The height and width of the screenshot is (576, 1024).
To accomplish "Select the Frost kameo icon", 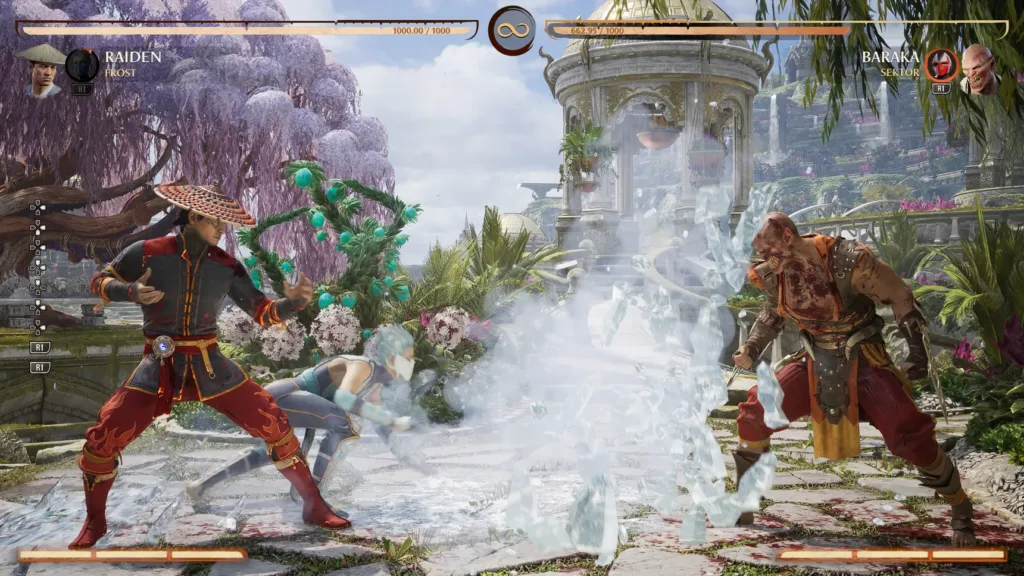I will click(82, 65).
